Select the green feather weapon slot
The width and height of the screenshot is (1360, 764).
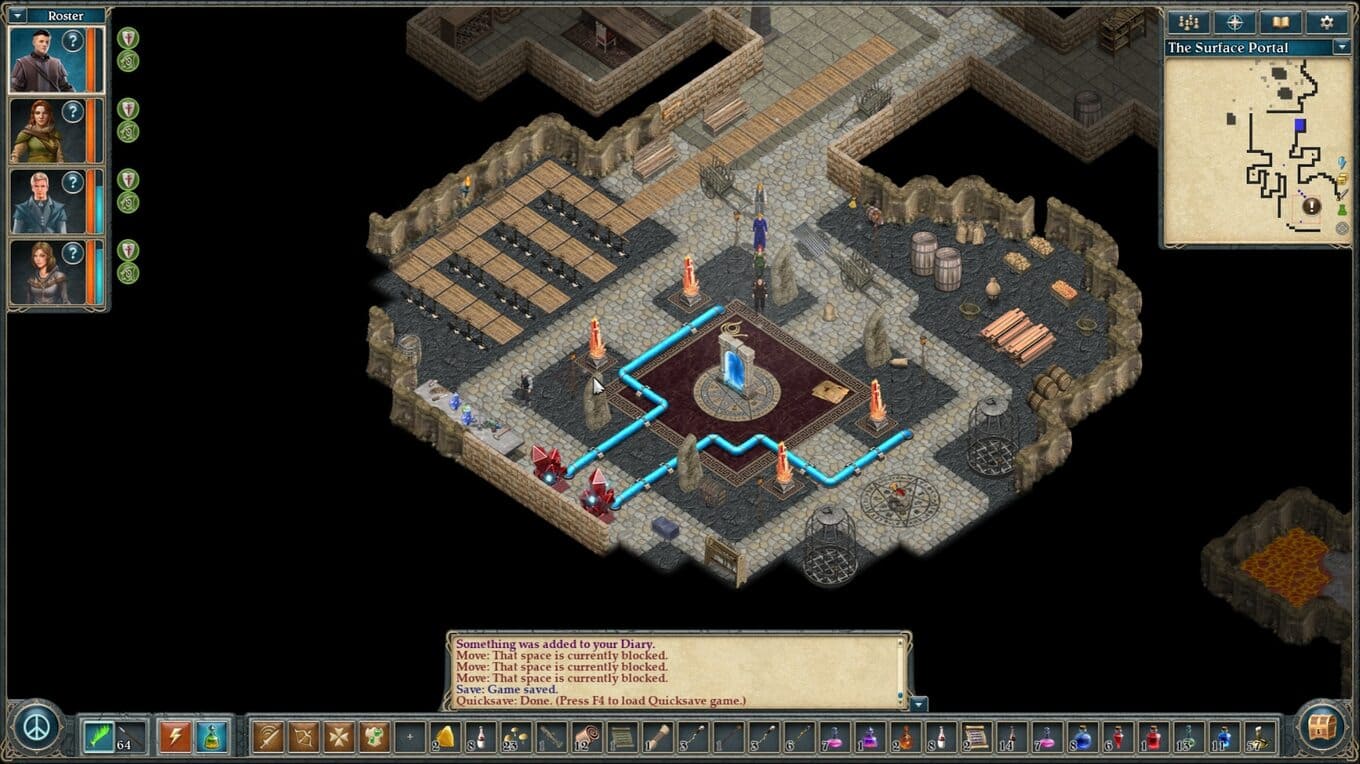[x=98, y=737]
